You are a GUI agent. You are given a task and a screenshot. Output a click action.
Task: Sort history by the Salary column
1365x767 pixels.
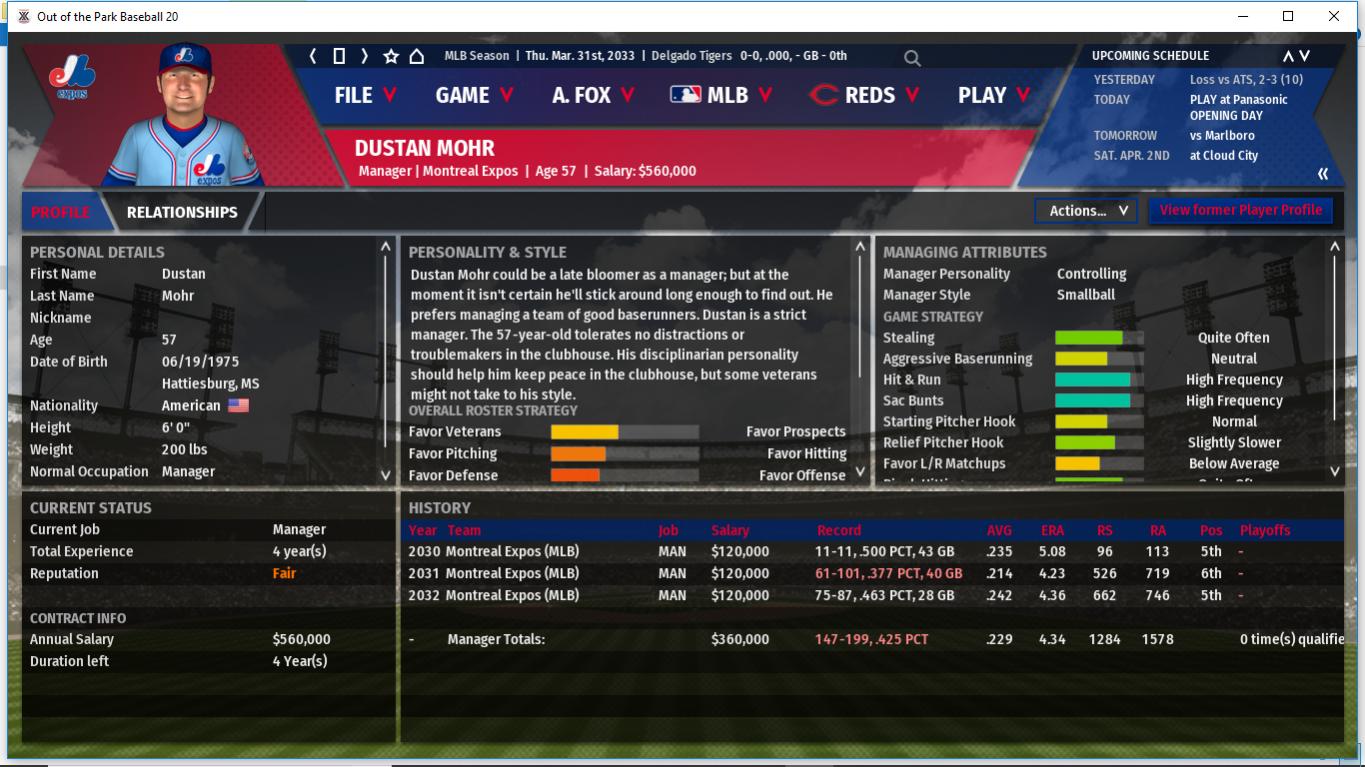730,530
